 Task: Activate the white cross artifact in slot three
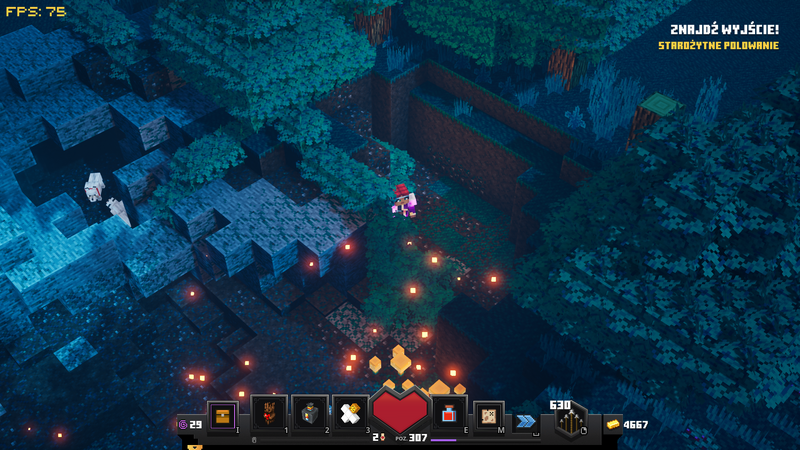349,414
